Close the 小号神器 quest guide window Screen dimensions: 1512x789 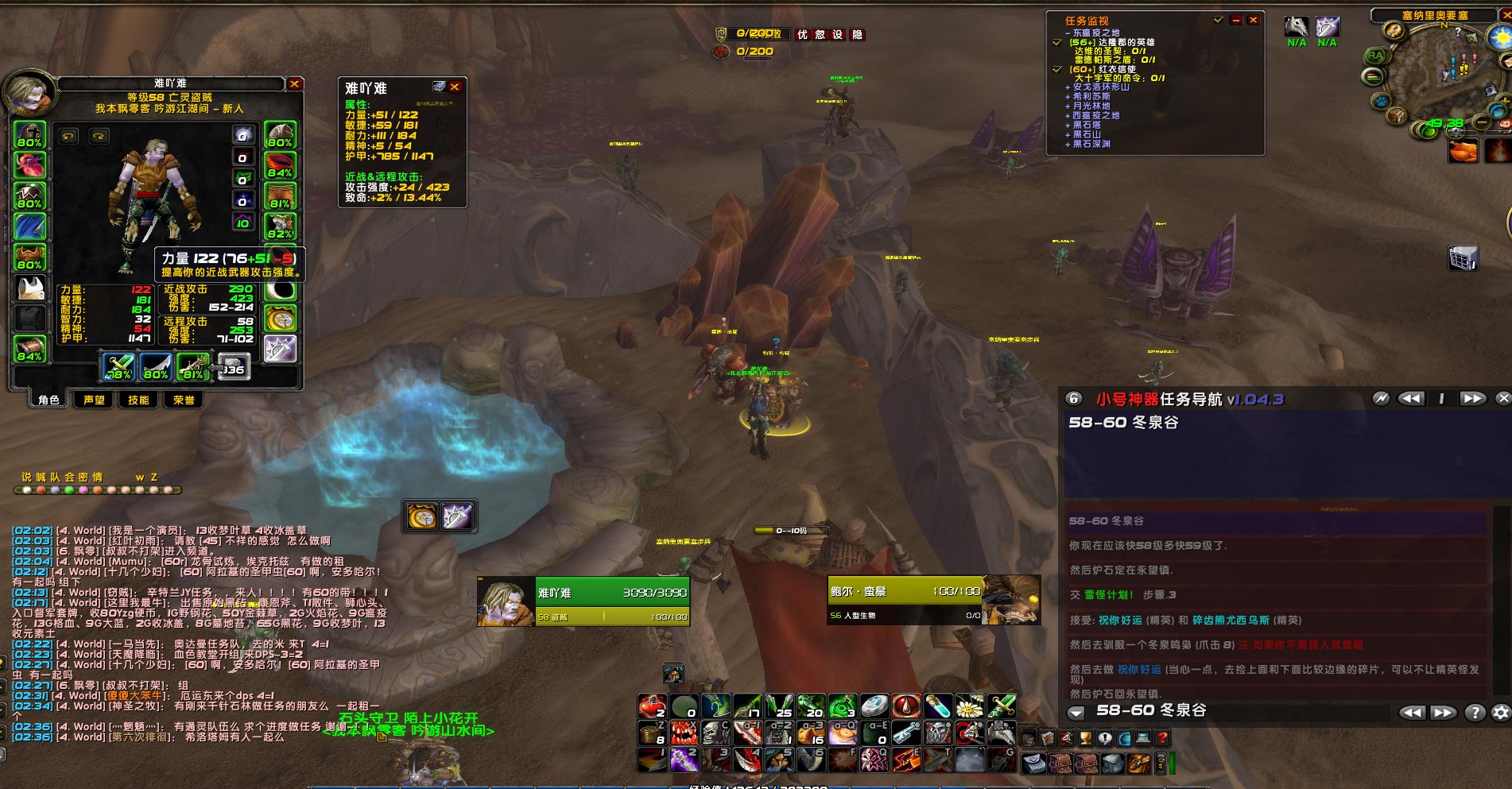click(1502, 398)
